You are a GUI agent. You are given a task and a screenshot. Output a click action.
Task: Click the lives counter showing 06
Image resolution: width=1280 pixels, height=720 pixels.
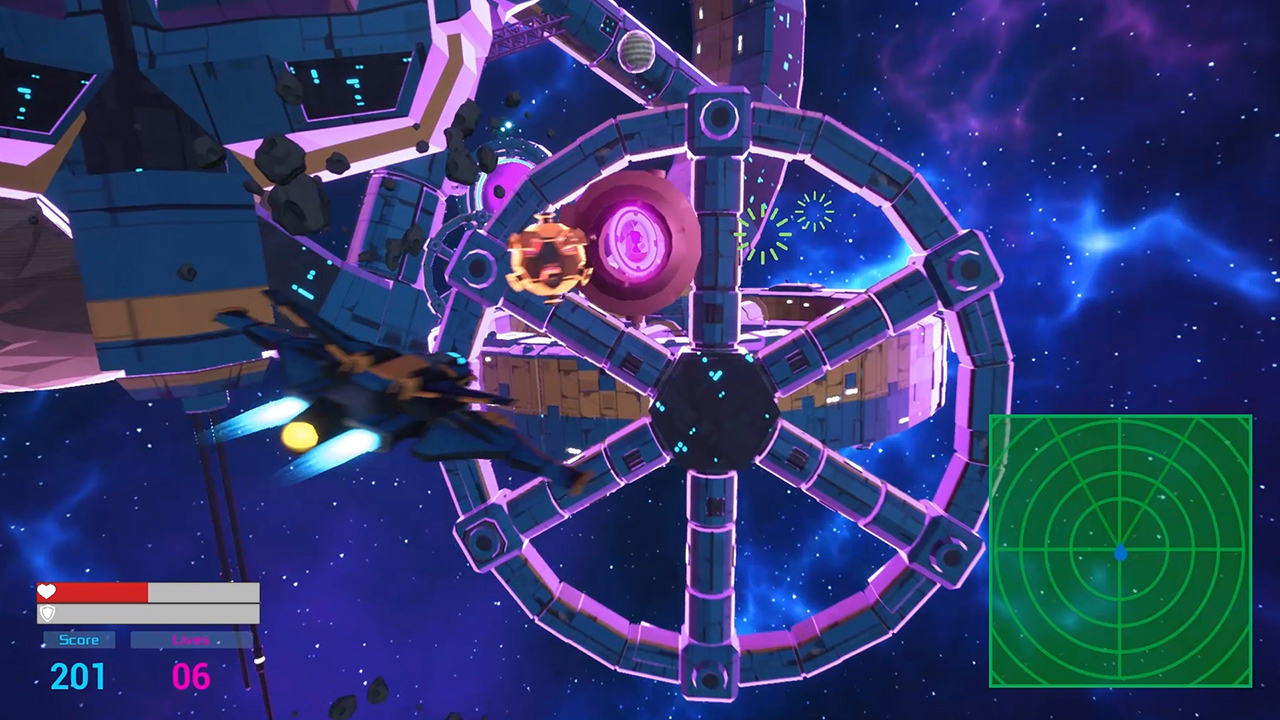[190, 676]
